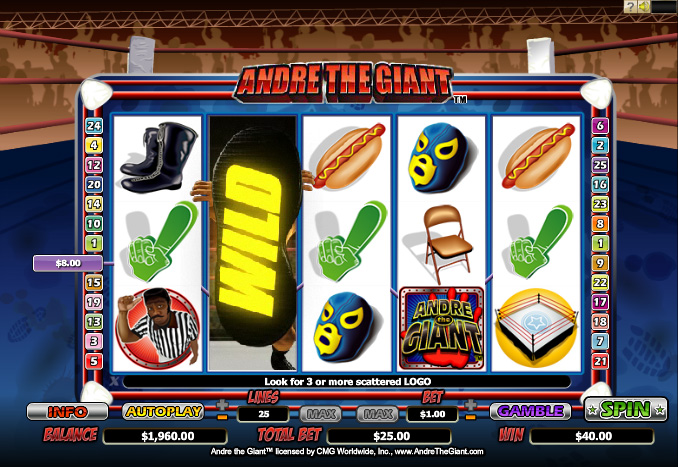Screen dimensions: 678x467
Task: Select payline number 25
Action: (x=601, y=165)
